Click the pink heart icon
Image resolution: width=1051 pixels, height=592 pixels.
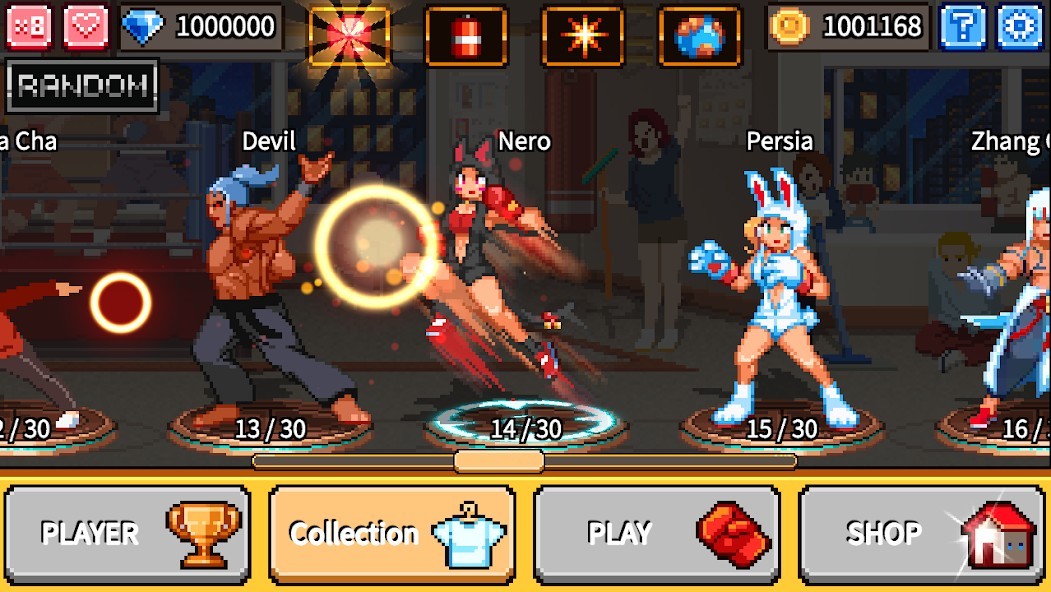point(86,27)
